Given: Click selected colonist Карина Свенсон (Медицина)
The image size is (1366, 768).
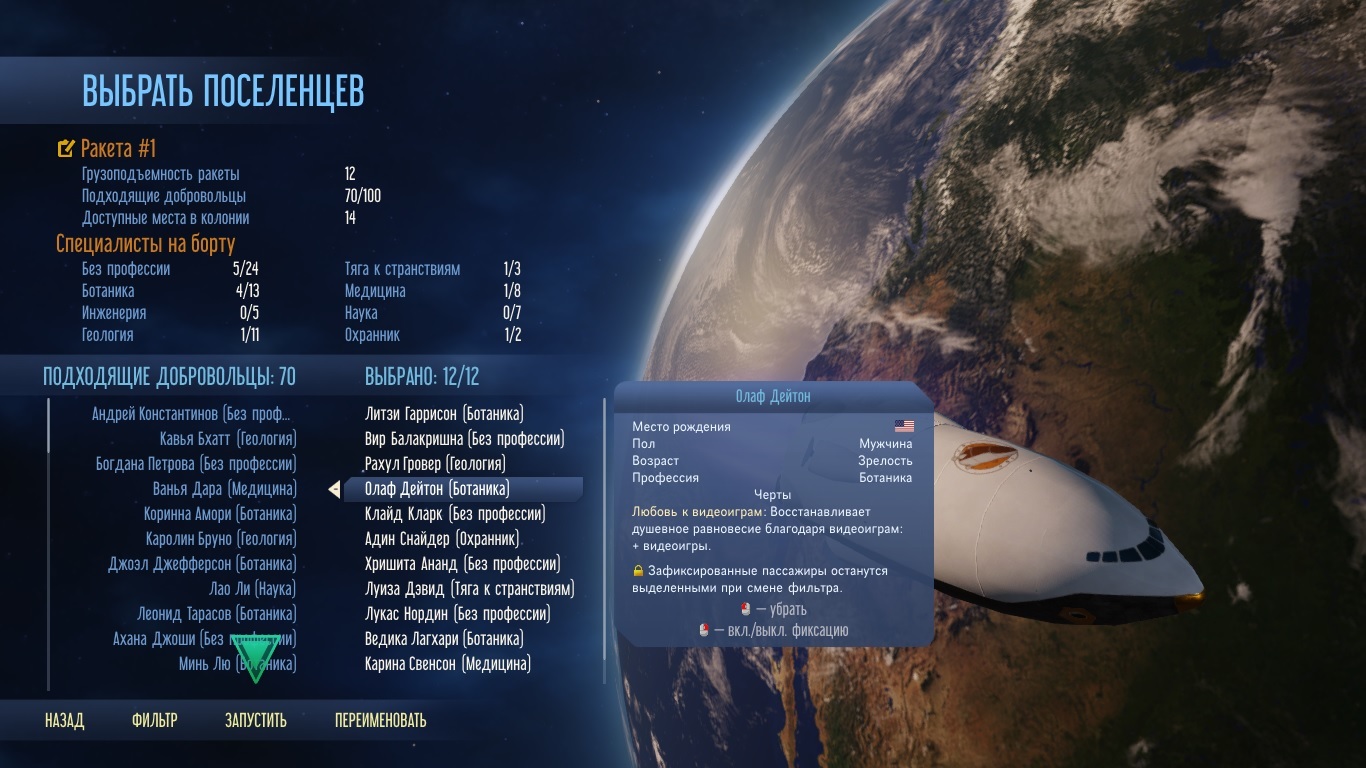Looking at the screenshot, I should pos(448,664).
